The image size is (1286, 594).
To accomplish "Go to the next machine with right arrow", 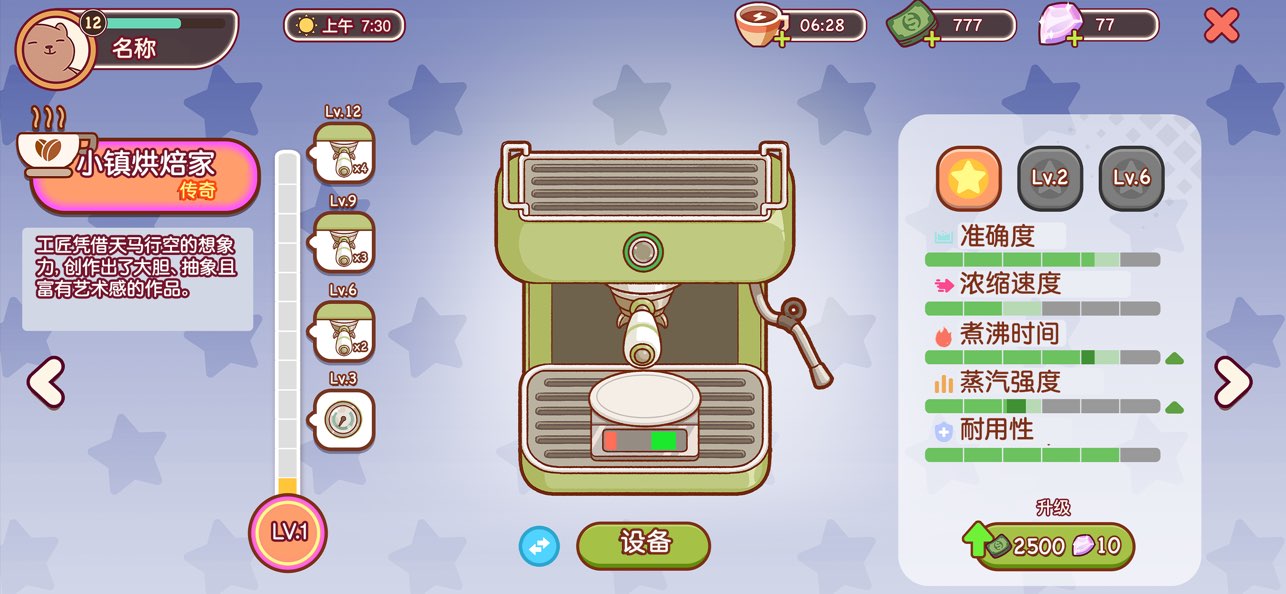I will (x=1232, y=382).
